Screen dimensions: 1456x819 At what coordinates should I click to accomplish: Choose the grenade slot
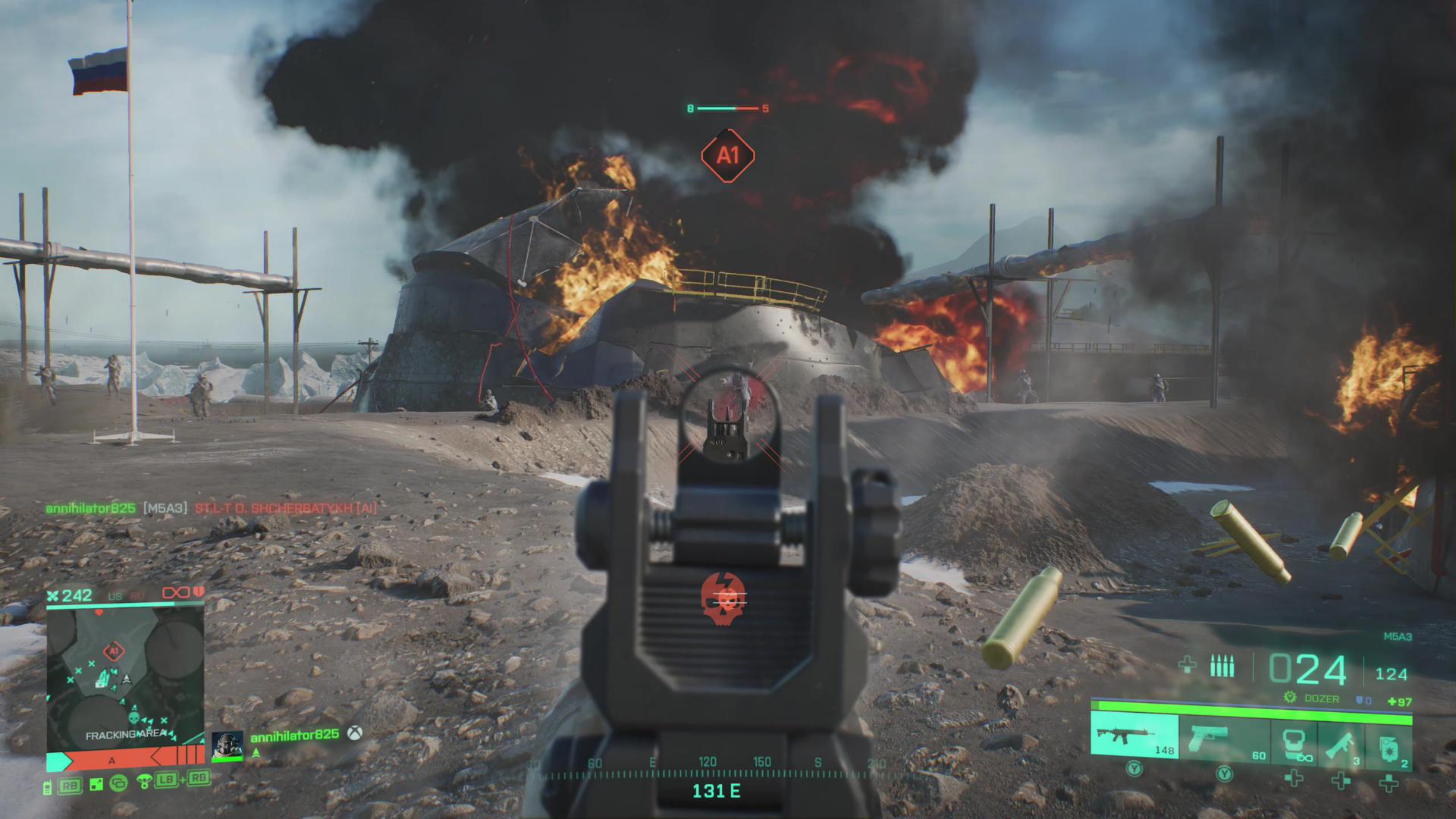point(1389,744)
